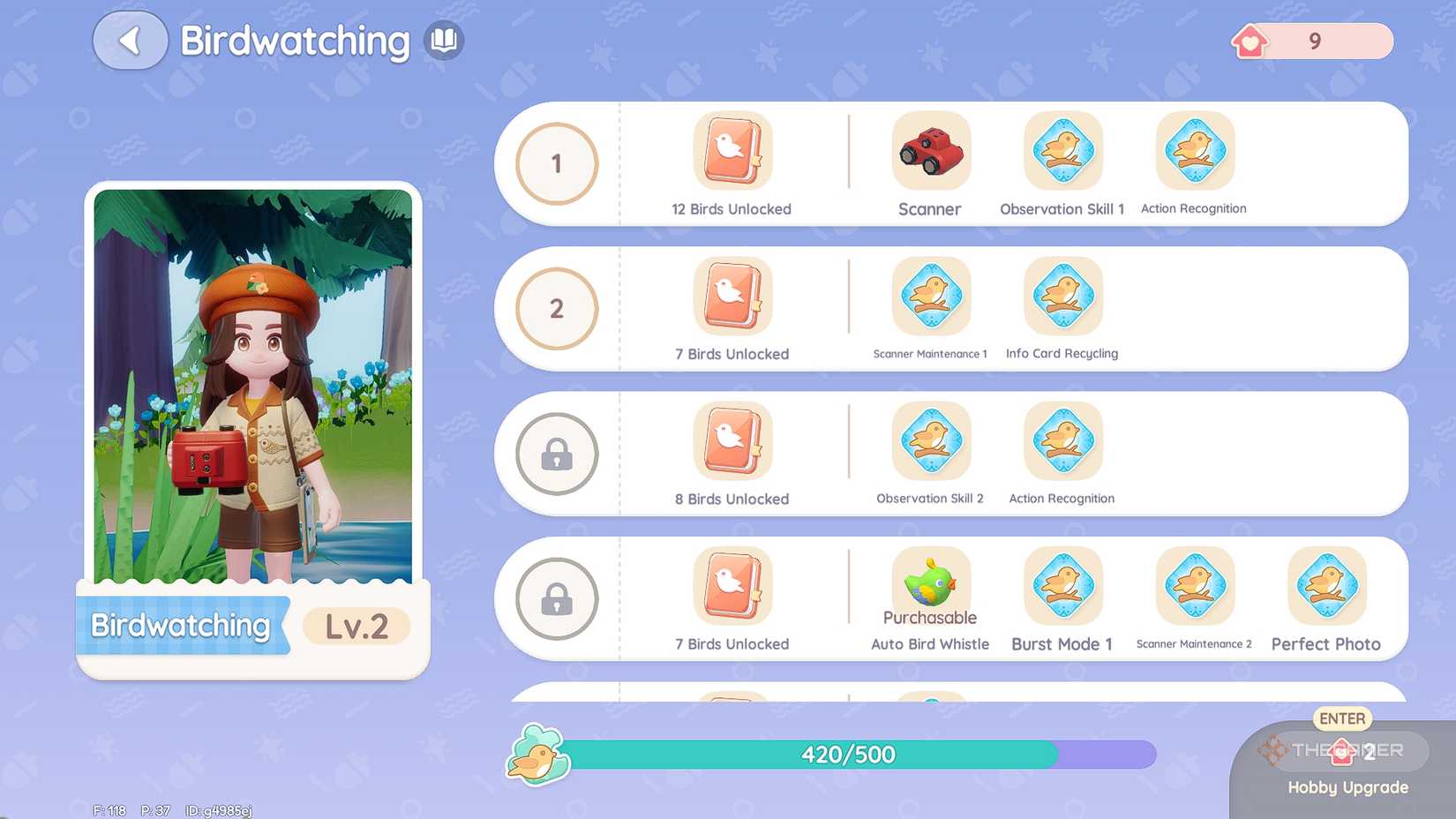This screenshot has height=819, width=1456.
Task: Click the 7 Birds Unlocked book in tier 2
Action: click(x=731, y=297)
